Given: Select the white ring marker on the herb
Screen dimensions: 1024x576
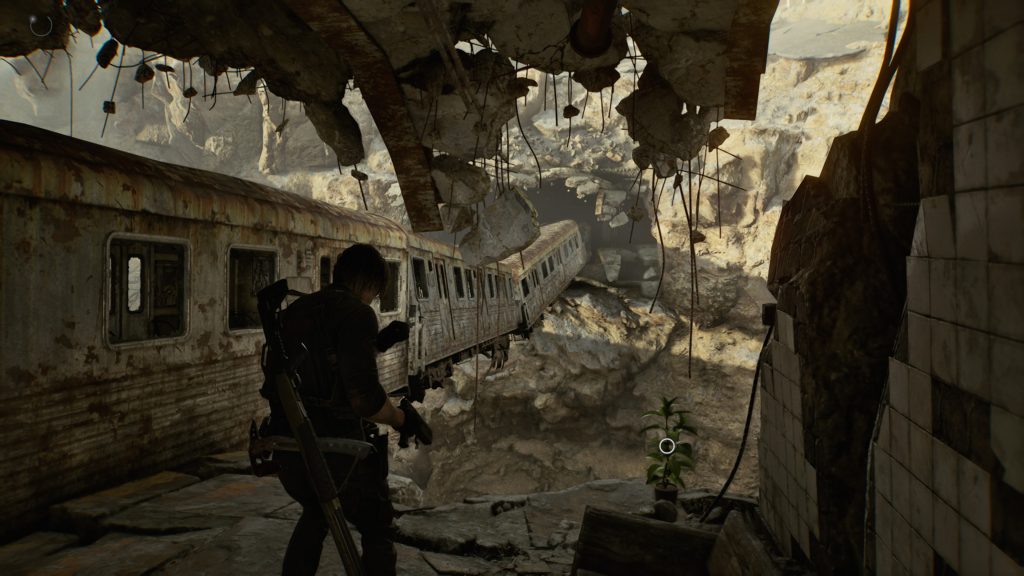Looking at the screenshot, I should tap(667, 446).
